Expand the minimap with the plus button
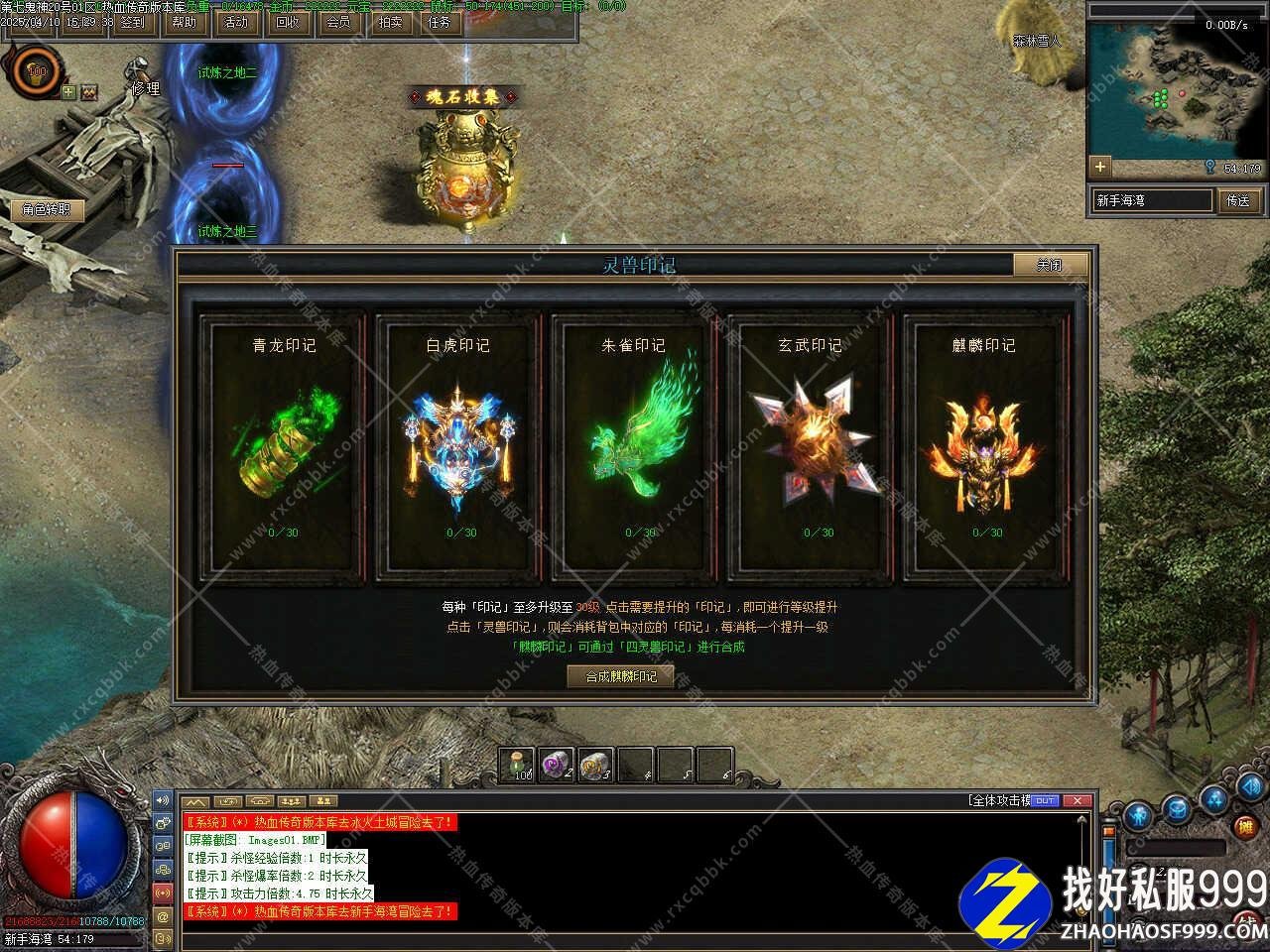The height and width of the screenshot is (952, 1270). coord(1099,167)
